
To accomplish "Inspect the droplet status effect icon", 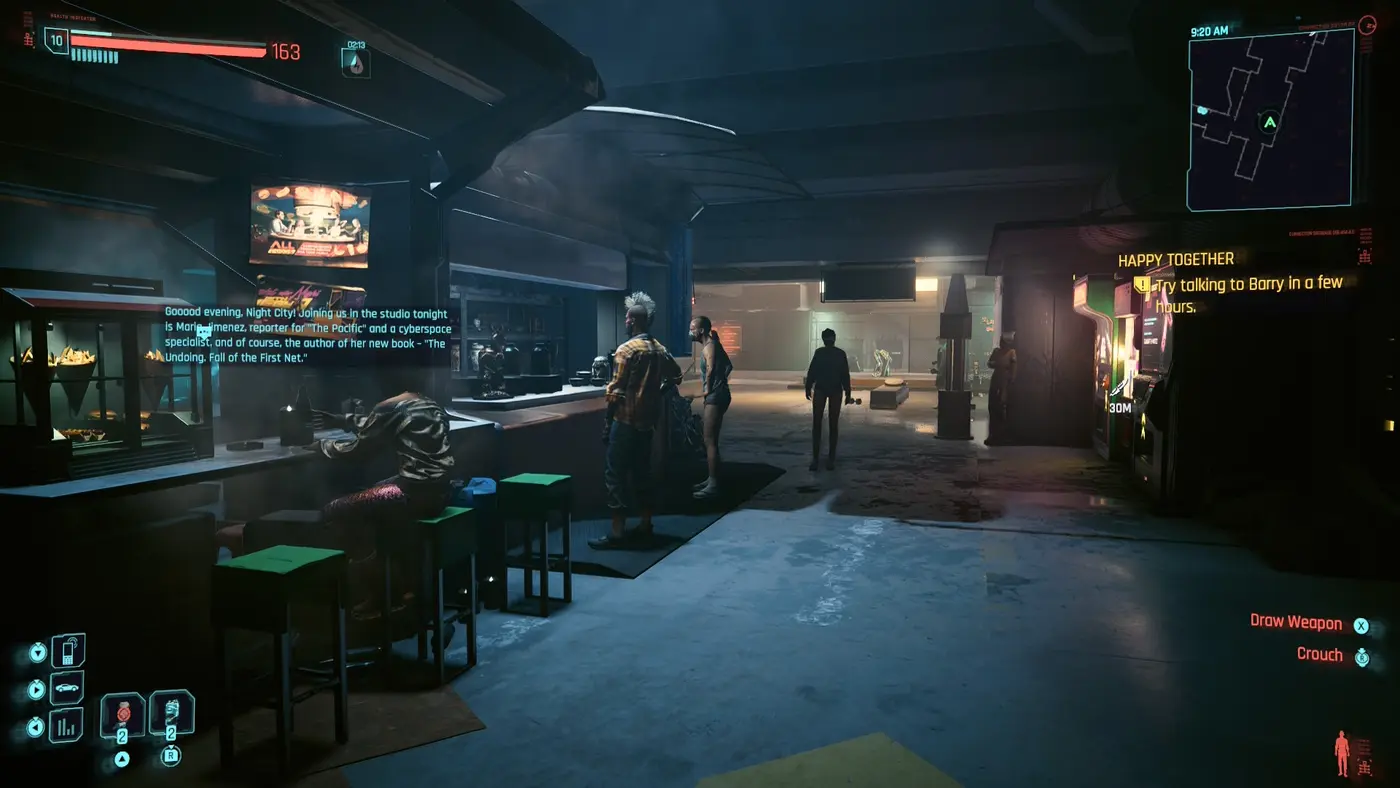I will (x=355, y=63).
